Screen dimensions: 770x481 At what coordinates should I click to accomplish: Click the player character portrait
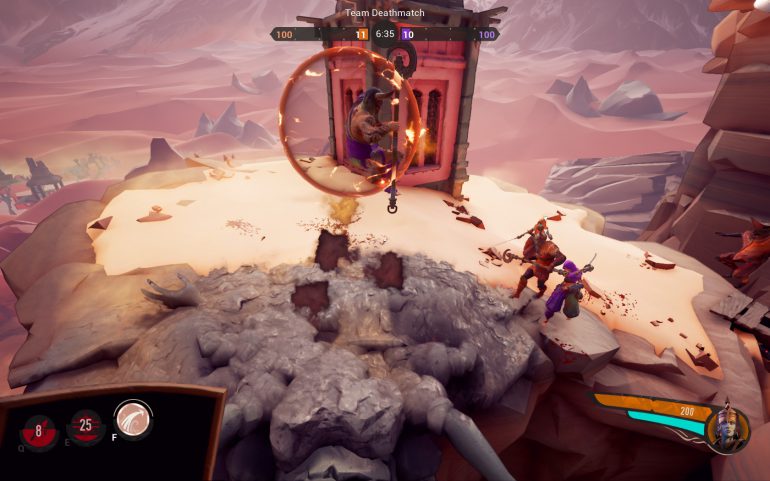pos(727,428)
